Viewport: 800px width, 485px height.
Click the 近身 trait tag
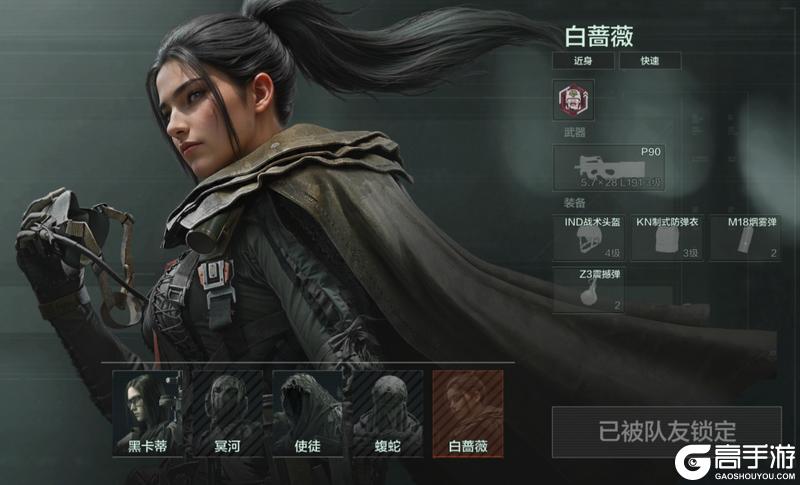581,61
